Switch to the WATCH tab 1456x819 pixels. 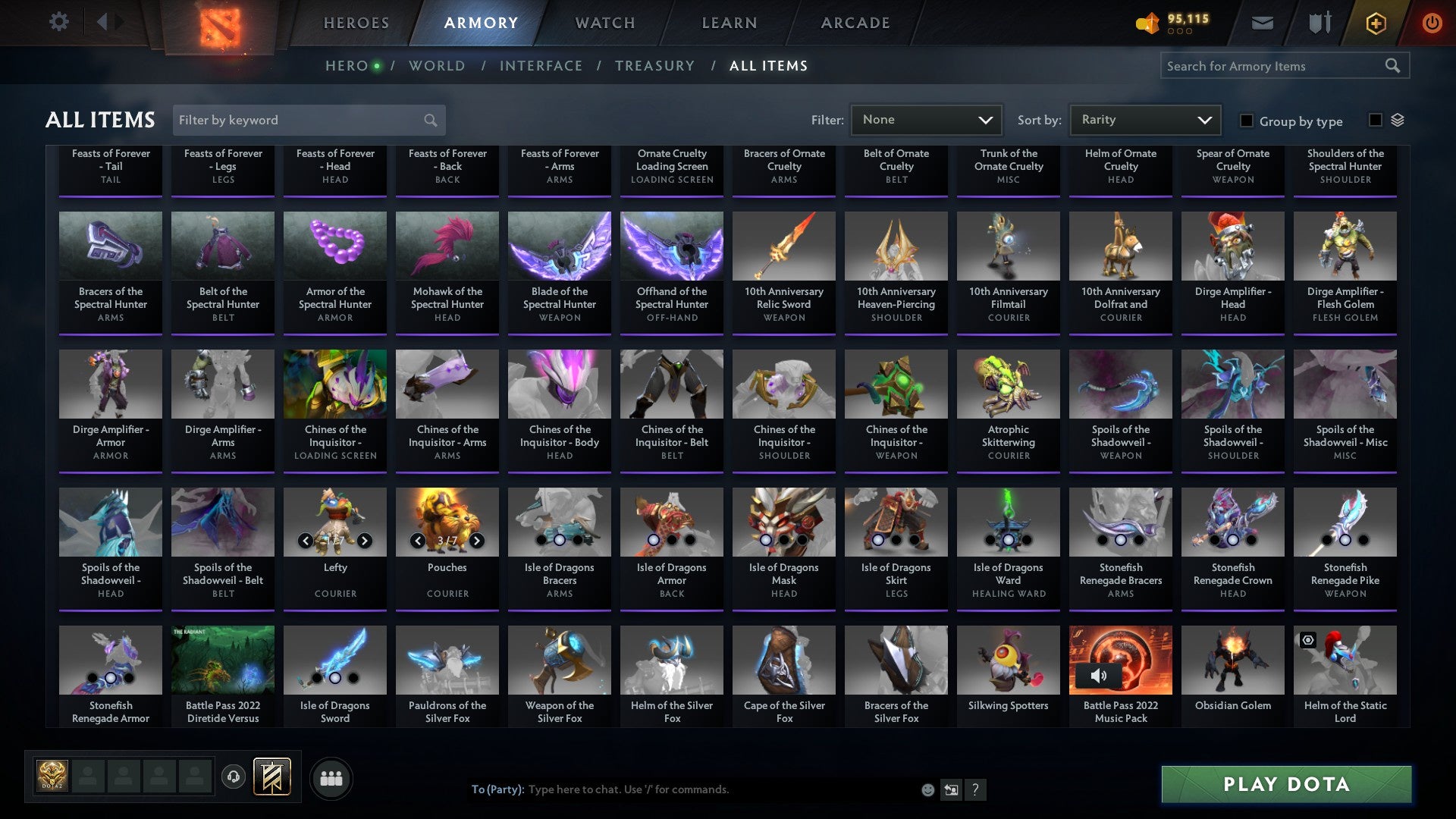coord(604,23)
